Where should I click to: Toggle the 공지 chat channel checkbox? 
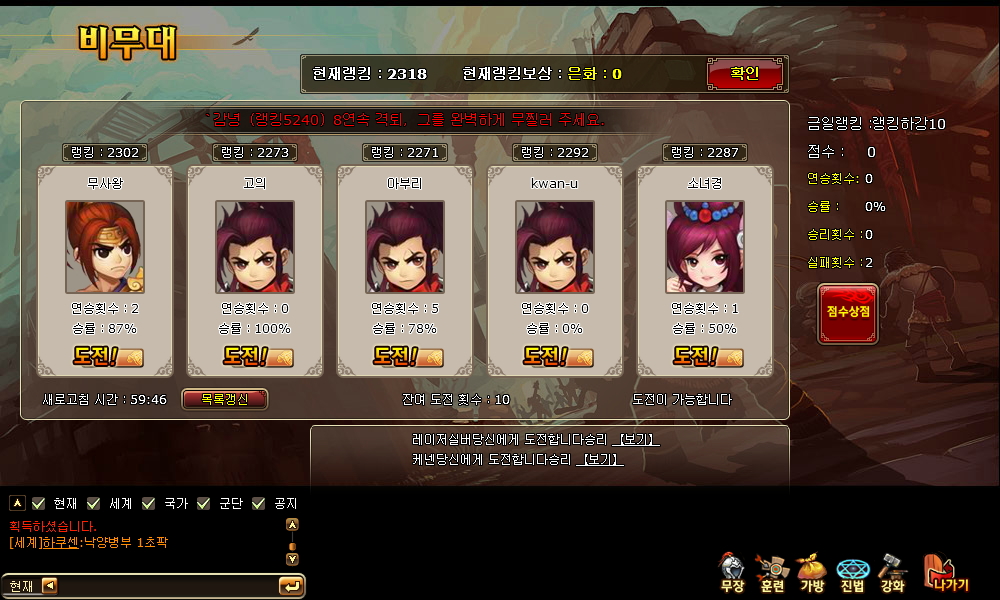259,503
